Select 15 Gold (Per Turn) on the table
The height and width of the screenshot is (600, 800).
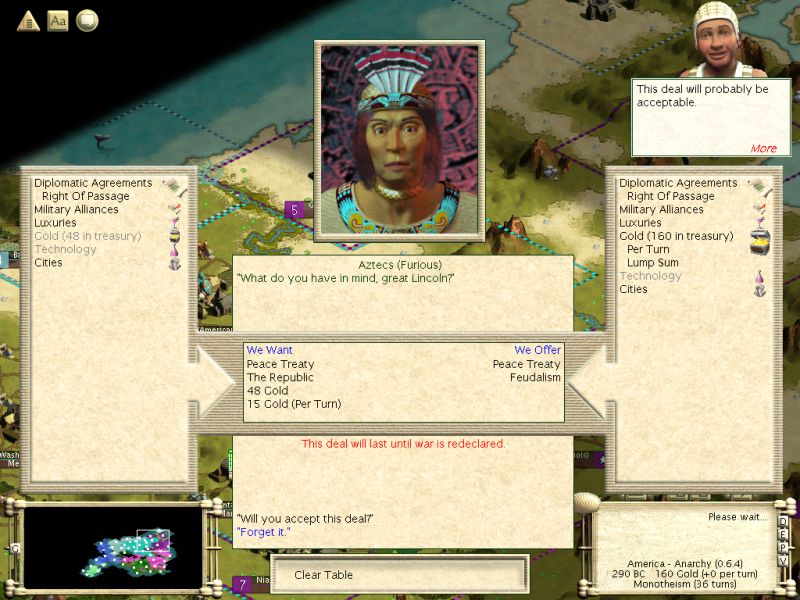(x=294, y=404)
